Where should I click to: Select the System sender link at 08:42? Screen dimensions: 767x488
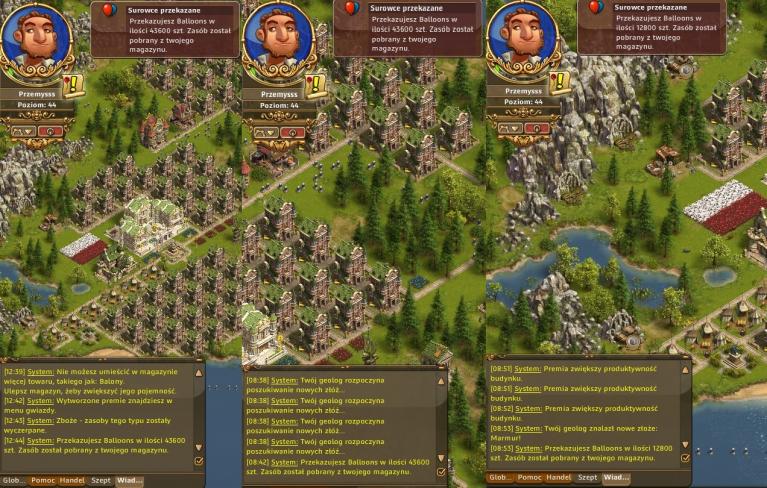click(284, 462)
